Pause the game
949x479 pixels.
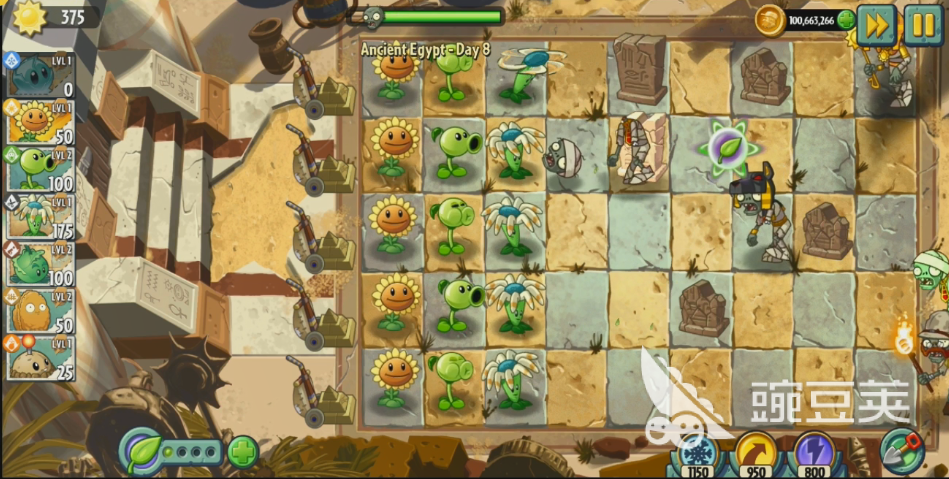[921, 24]
